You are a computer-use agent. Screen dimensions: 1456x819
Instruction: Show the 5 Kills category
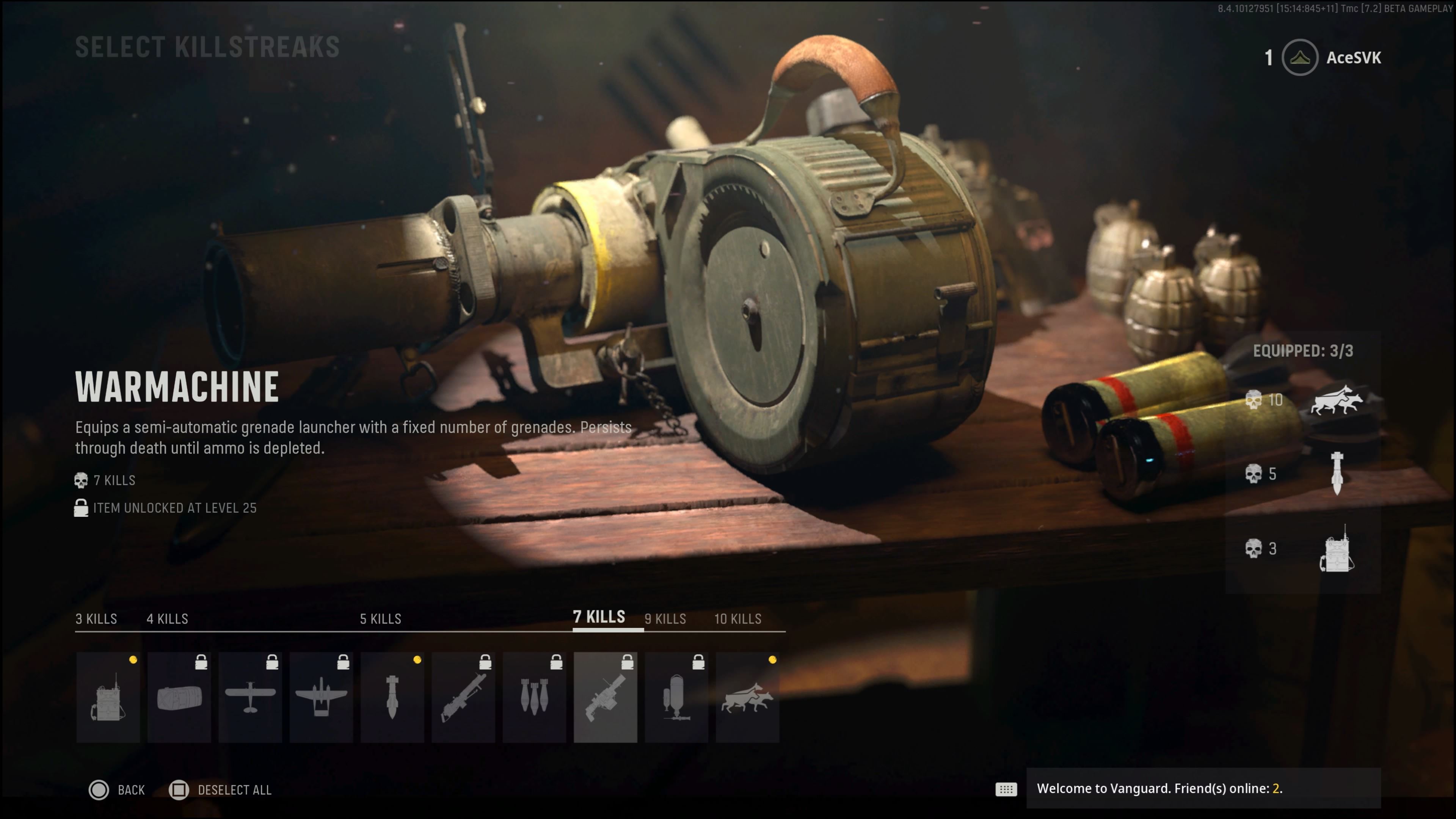pos(380,619)
